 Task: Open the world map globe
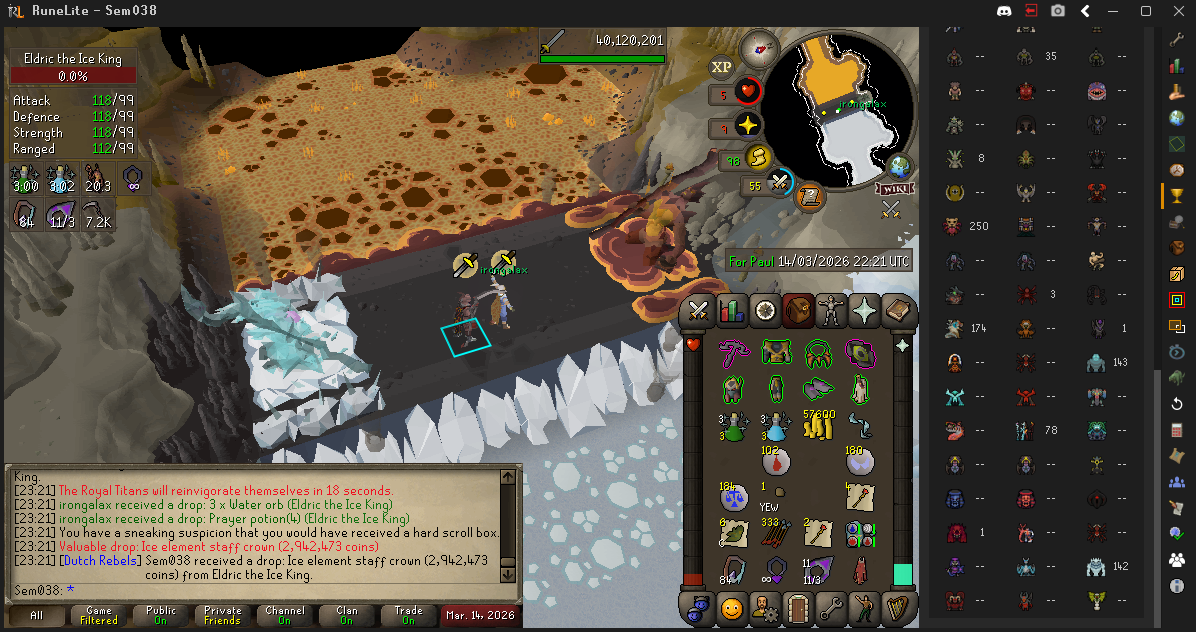click(x=900, y=166)
